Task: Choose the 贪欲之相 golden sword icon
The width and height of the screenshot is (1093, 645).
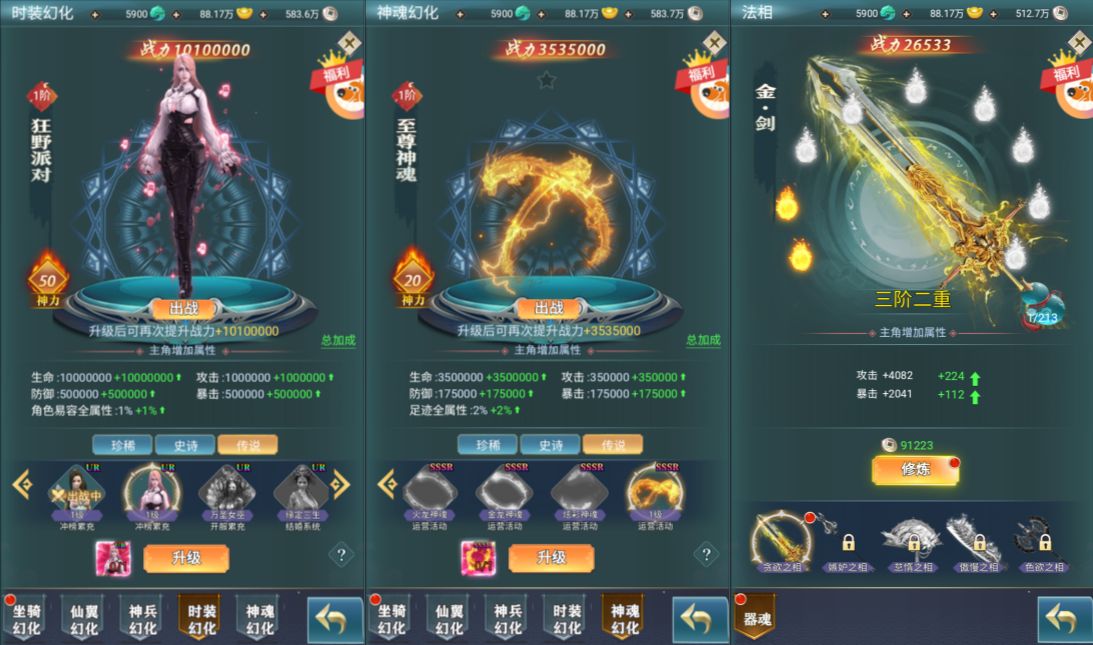Action: click(x=781, y=540)
